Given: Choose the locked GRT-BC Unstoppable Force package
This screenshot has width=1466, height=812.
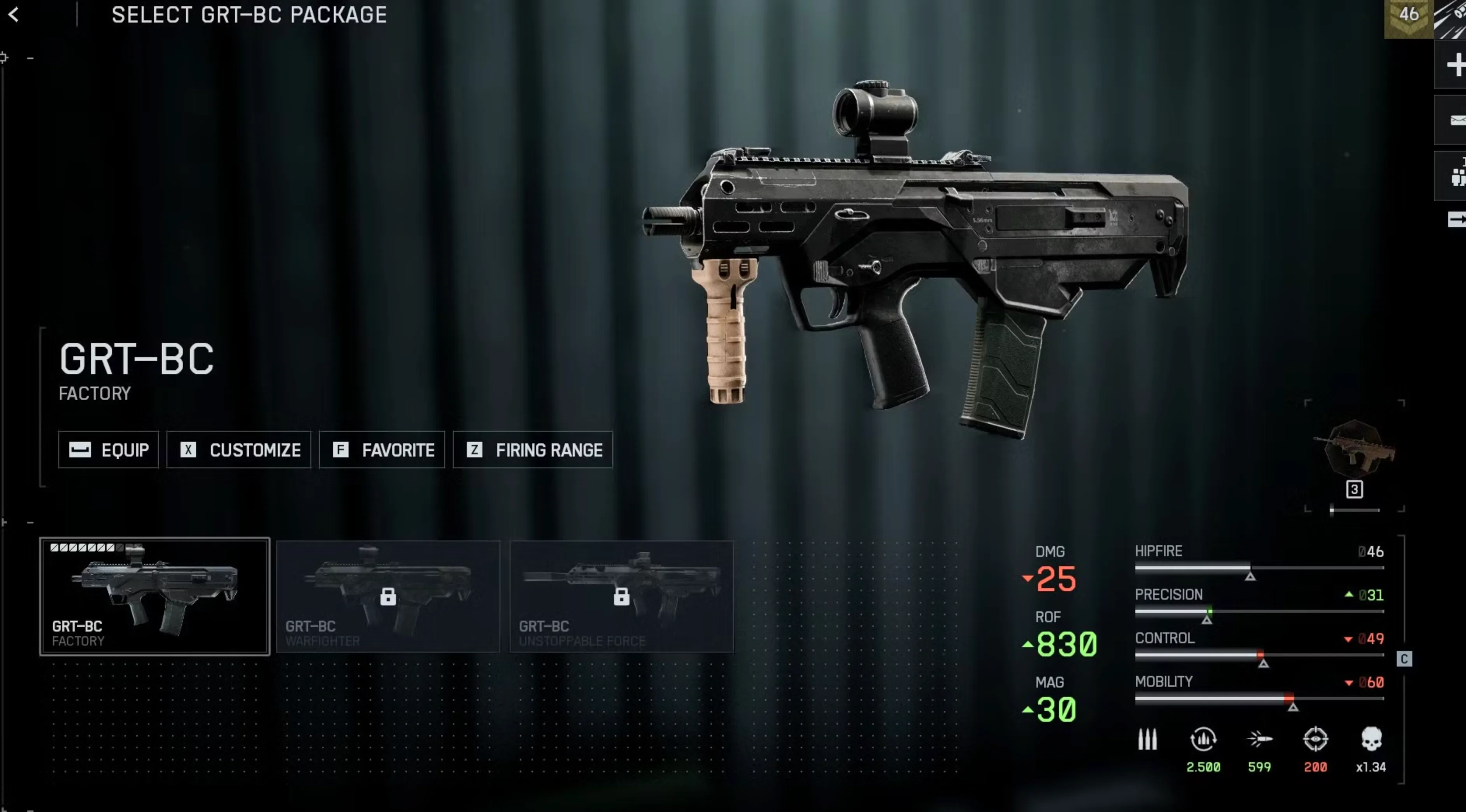Looking at the screenshot, I should [621, 596].
